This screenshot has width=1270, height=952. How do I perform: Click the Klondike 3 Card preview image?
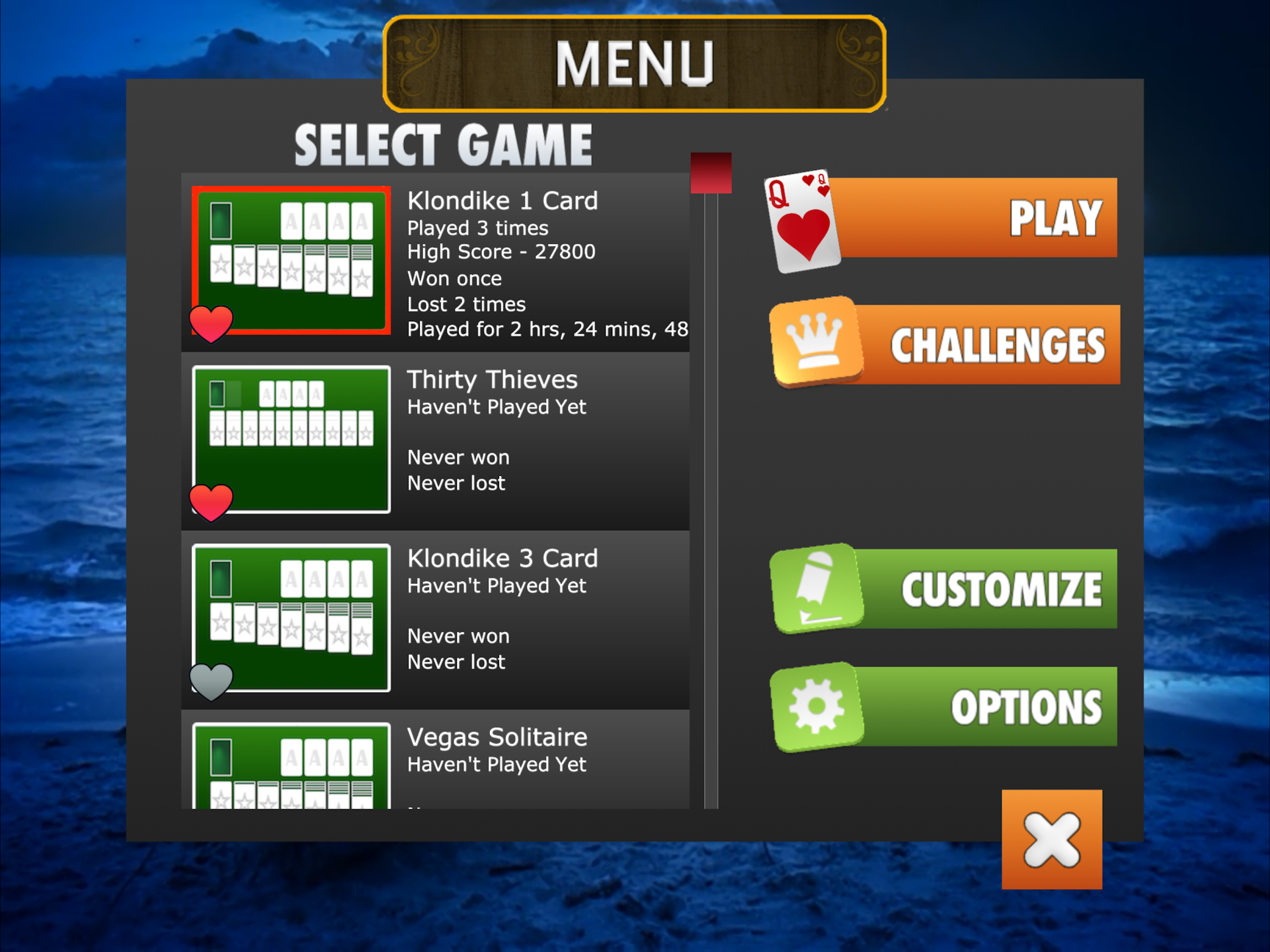point(292,618)
